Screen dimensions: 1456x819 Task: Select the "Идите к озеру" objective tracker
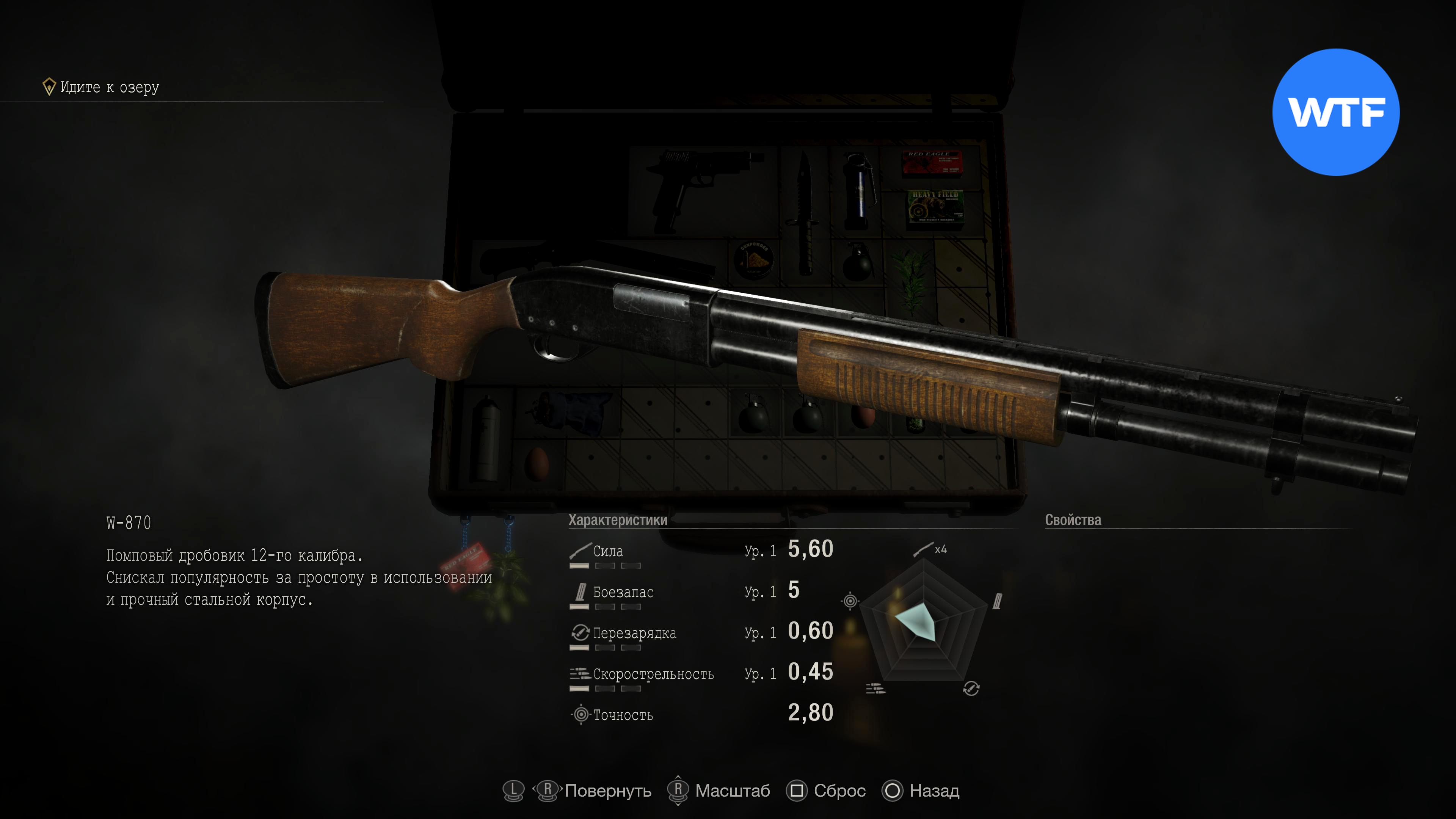(102, 87)
